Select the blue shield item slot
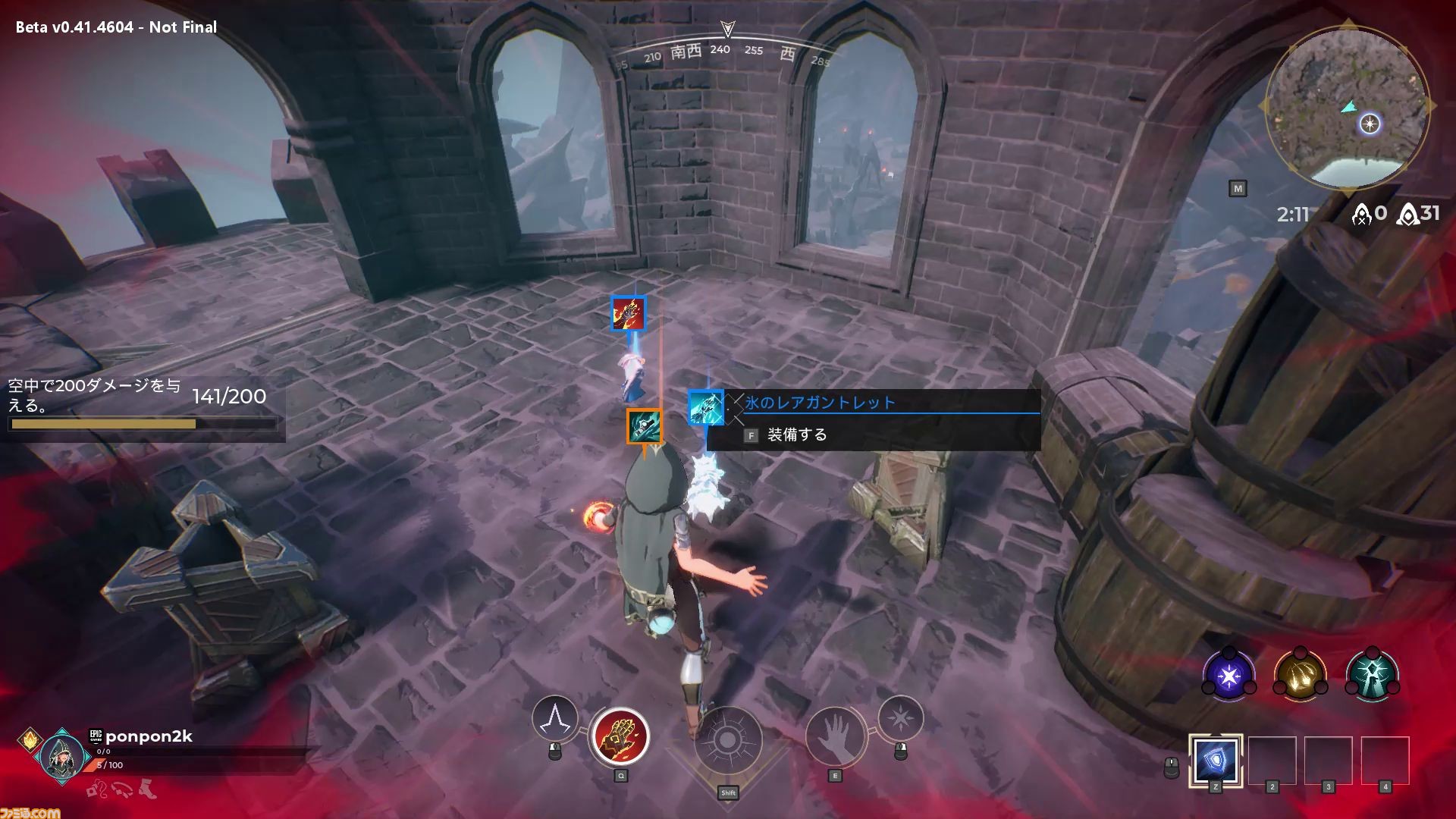The image size is (1456, 819). click(x=1215, y=759)
